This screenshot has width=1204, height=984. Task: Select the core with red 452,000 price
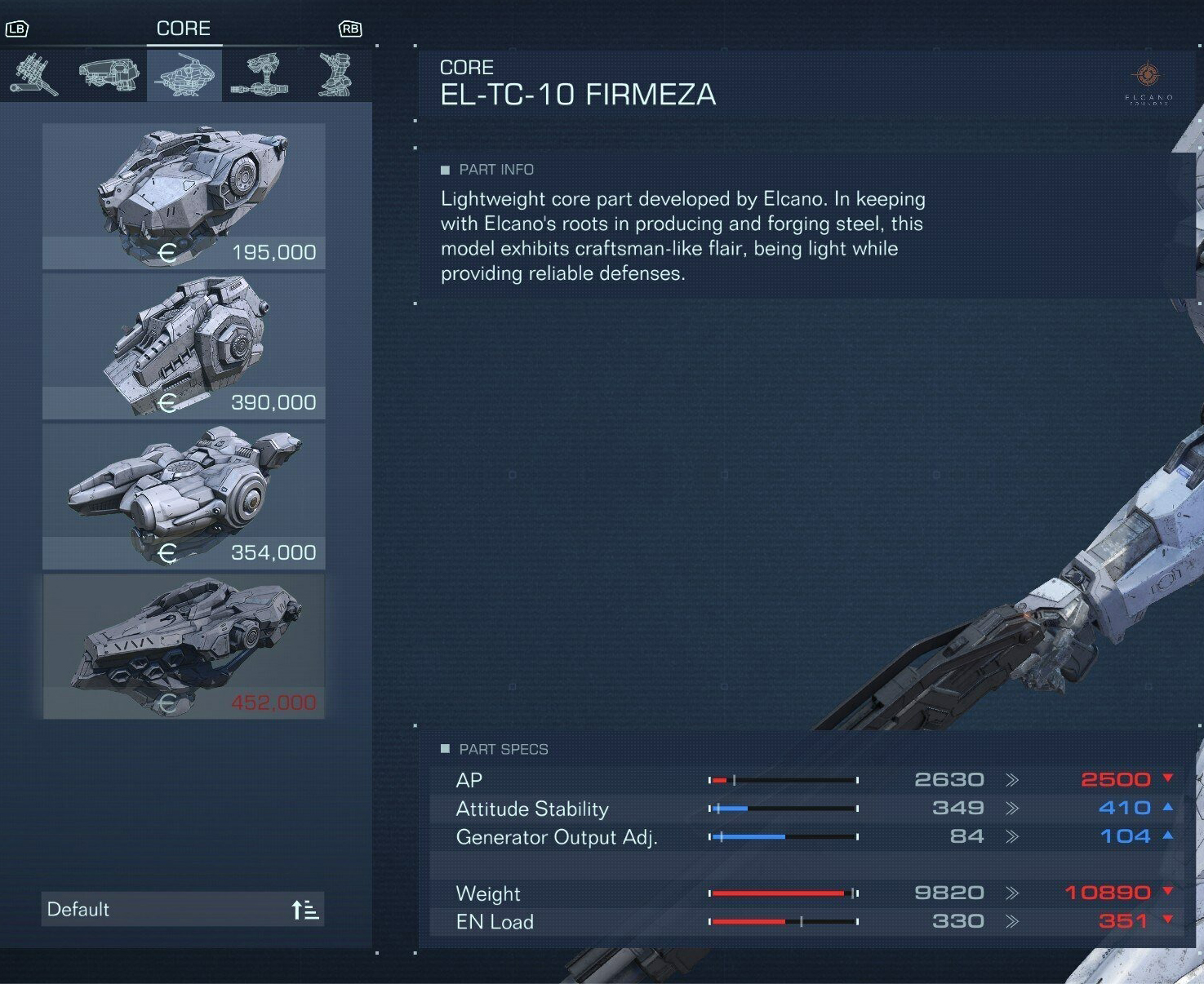click(184, 646)
